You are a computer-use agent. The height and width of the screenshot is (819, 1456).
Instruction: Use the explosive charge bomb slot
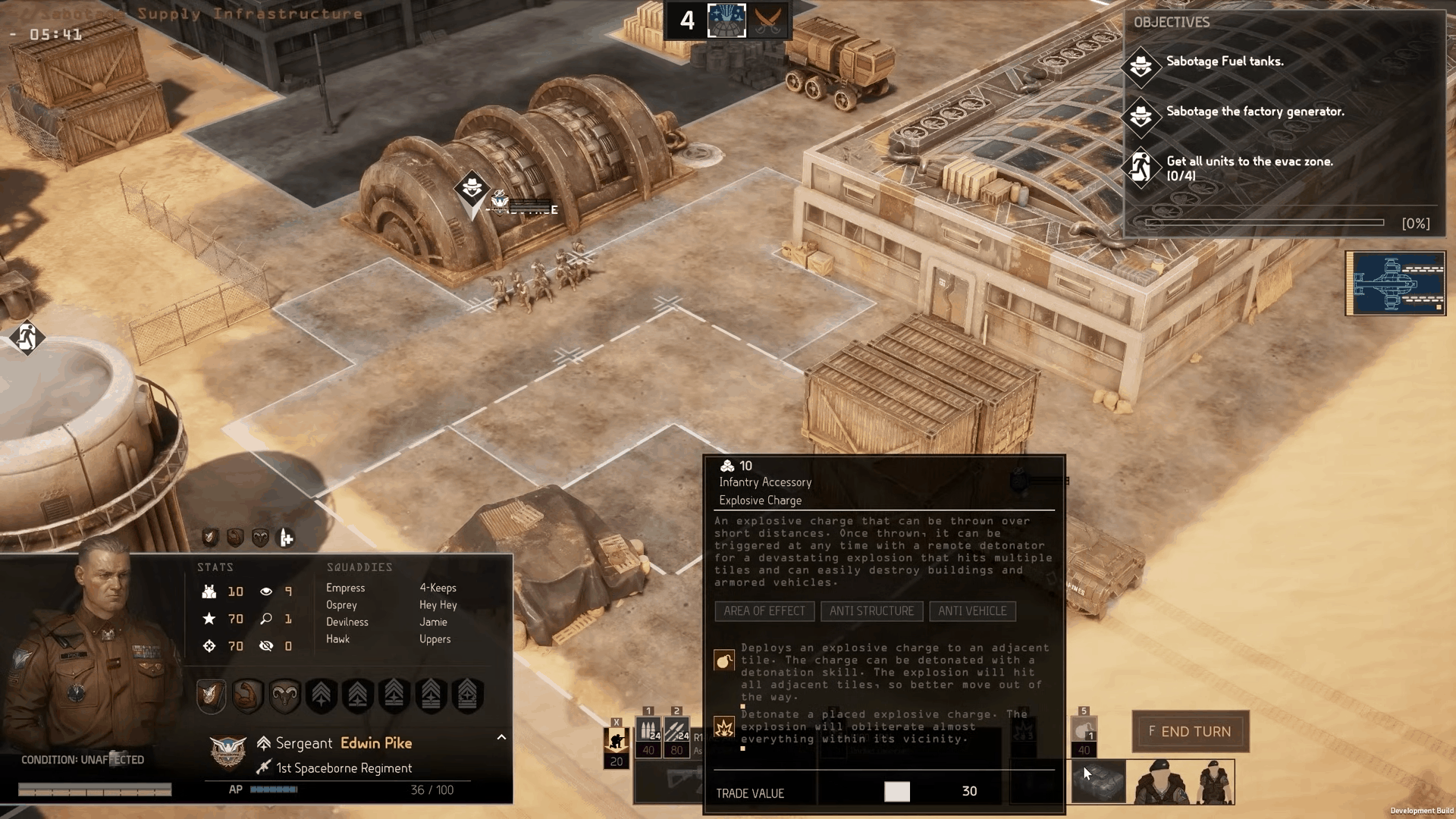(1084, 731)
